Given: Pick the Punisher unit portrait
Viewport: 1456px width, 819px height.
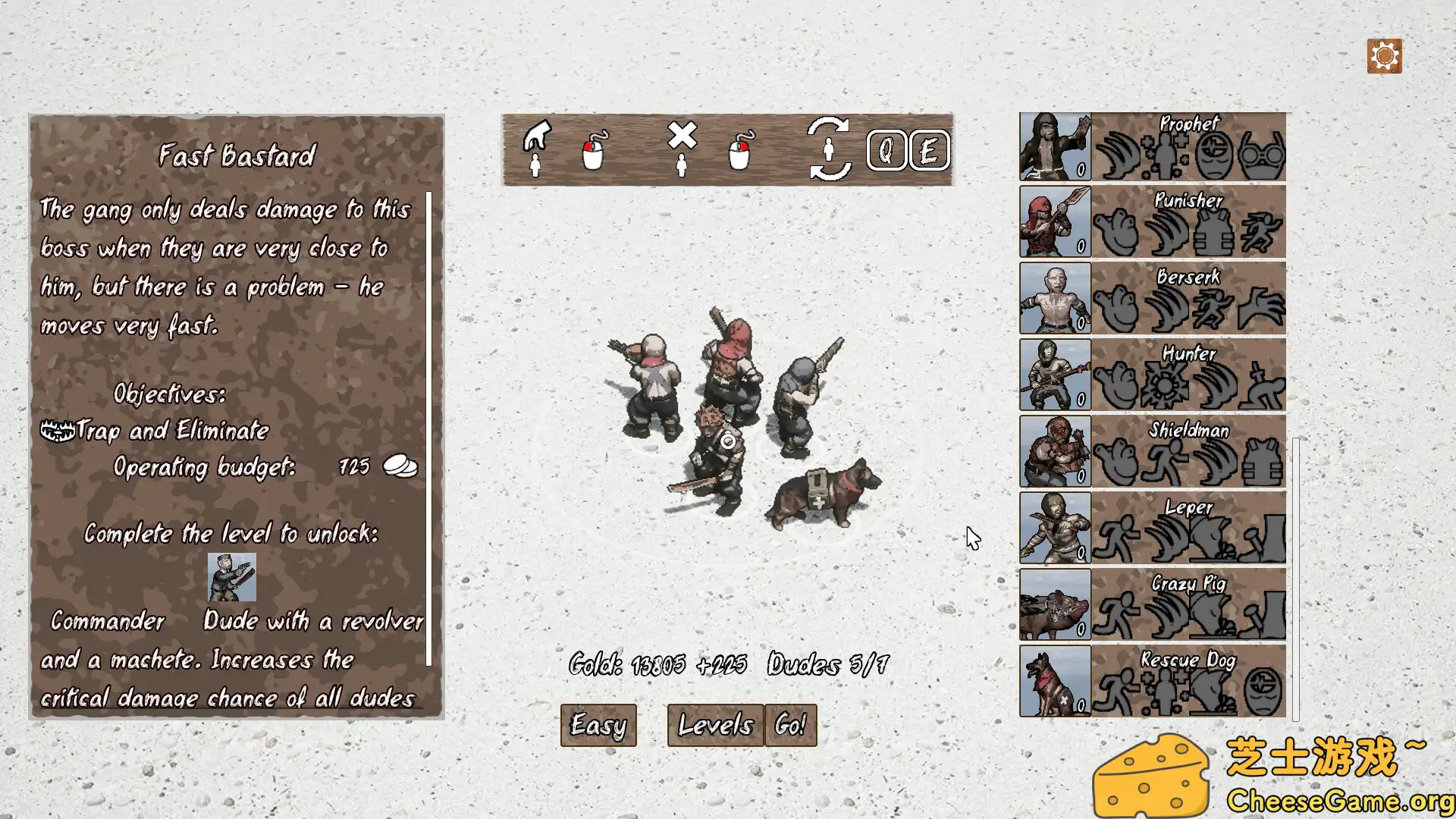Looking at the screenshot, I should click(1055, 222).
